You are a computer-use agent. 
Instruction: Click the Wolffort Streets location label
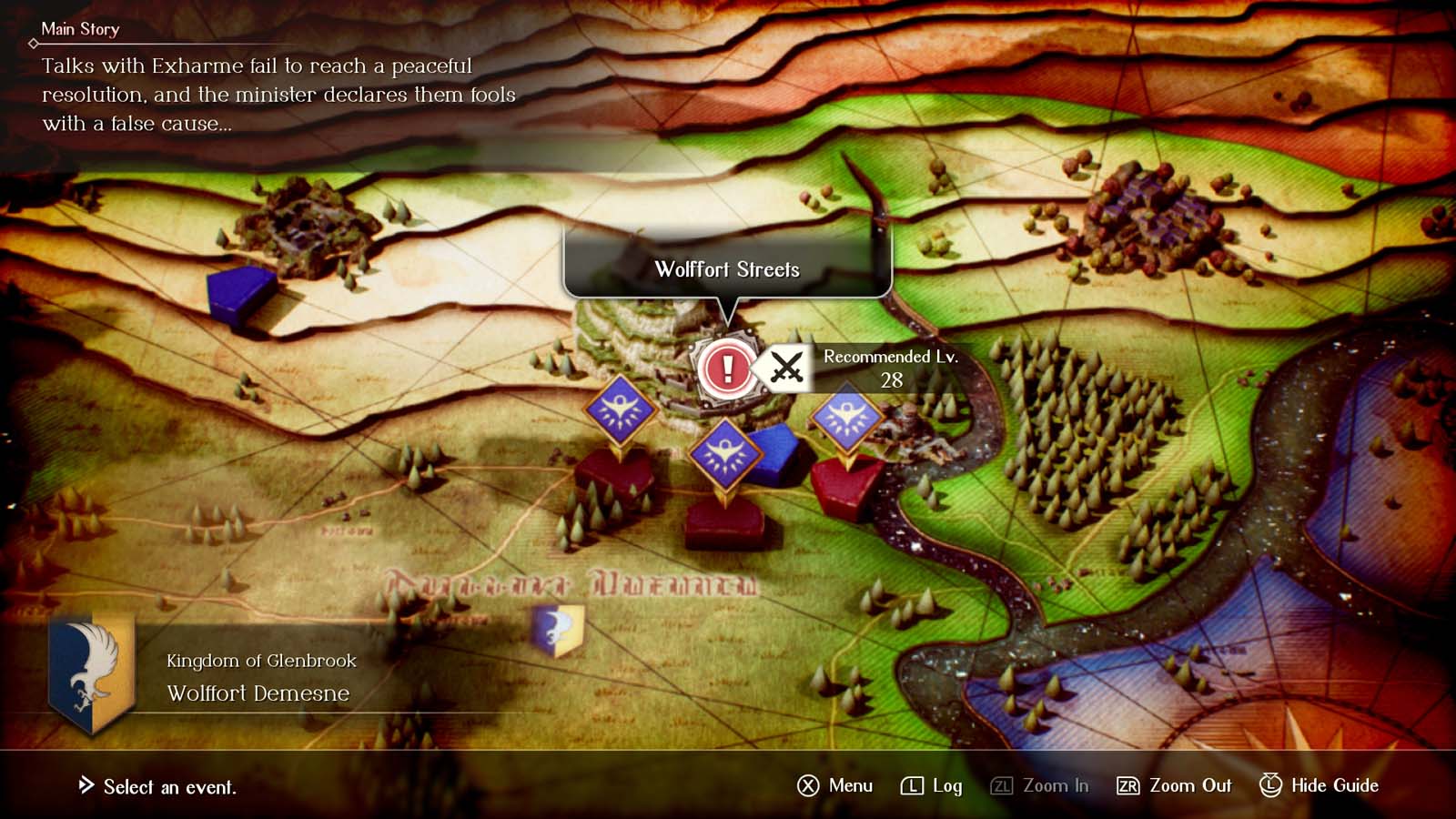click(x=727, y=269)
